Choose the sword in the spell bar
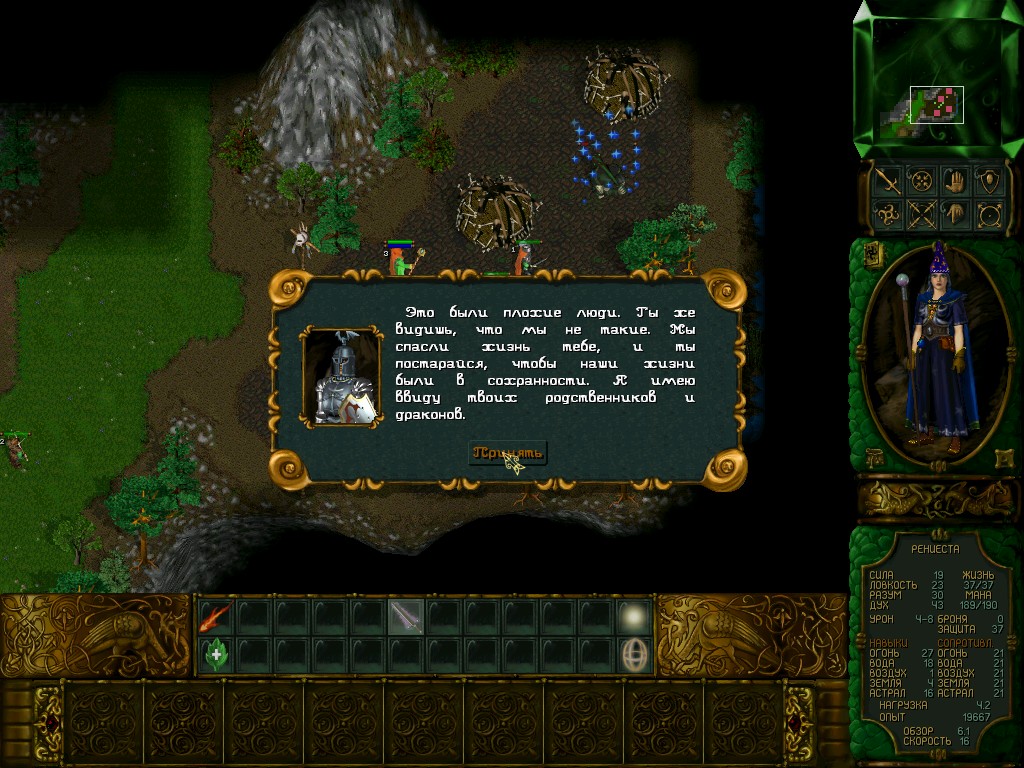 pyautogui.click(x=406, y=617)
